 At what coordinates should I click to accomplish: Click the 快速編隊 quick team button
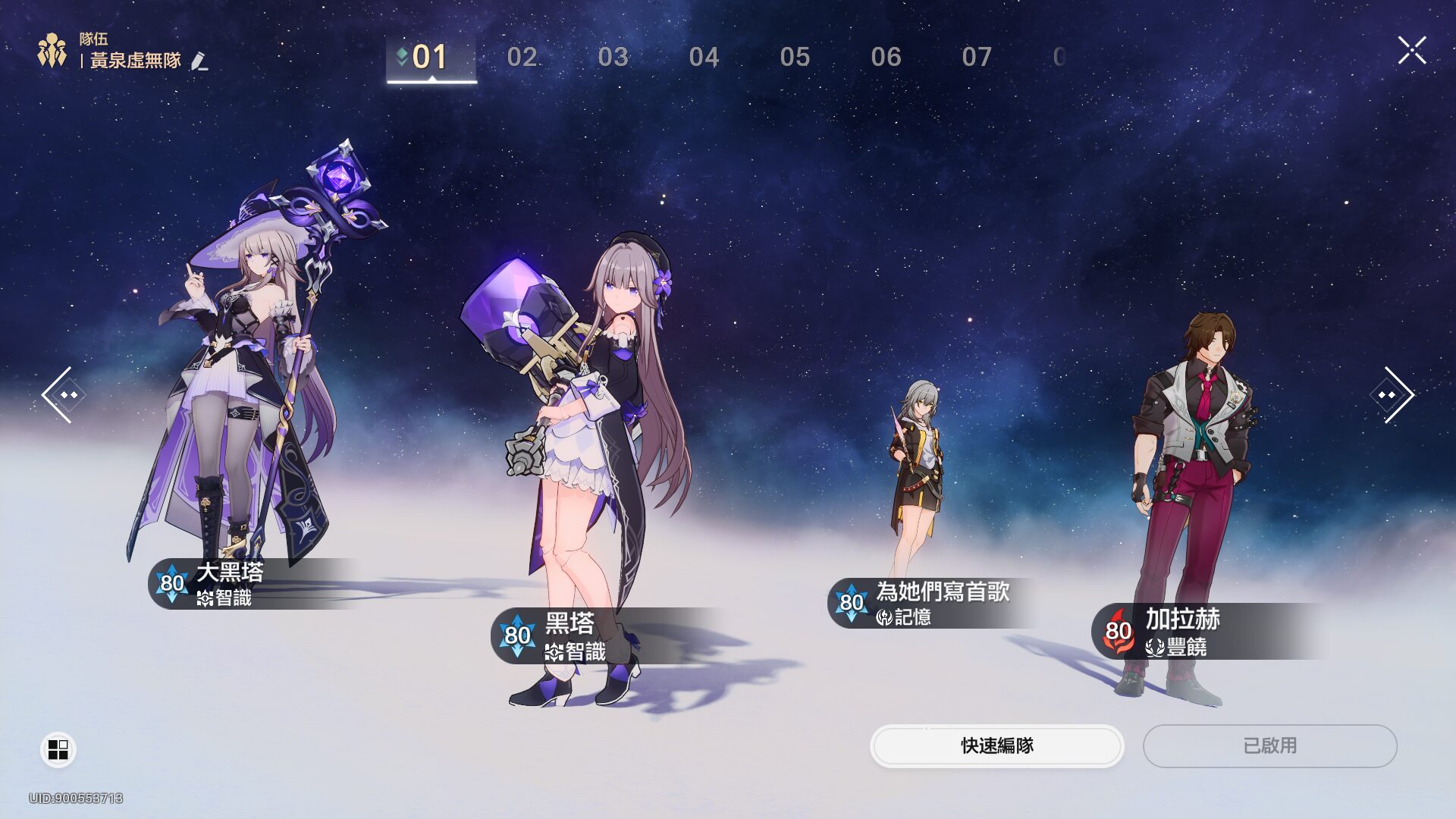(x=996, y=745)
